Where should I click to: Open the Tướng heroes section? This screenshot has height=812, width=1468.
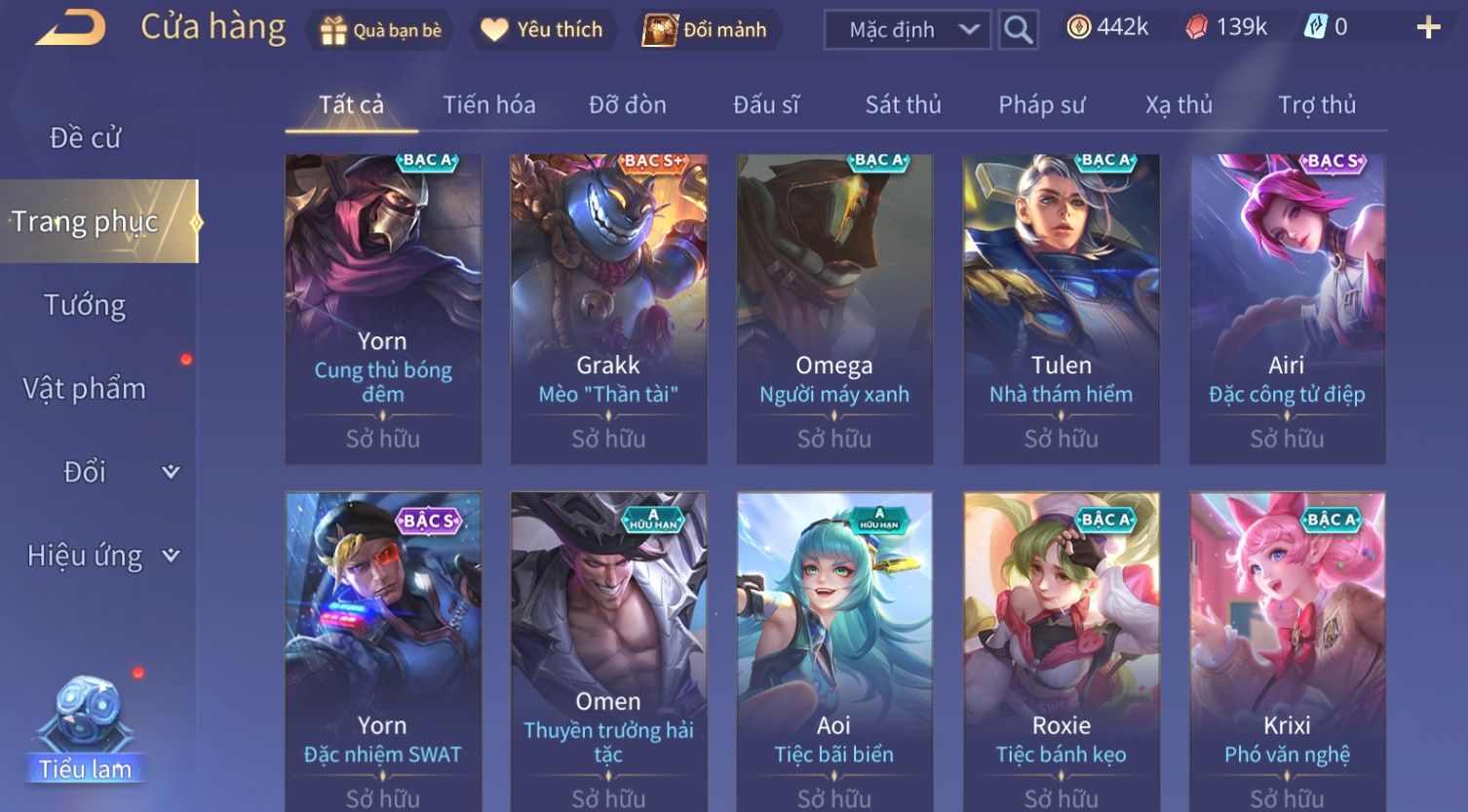pyautogui.click(x=86, y=305)
